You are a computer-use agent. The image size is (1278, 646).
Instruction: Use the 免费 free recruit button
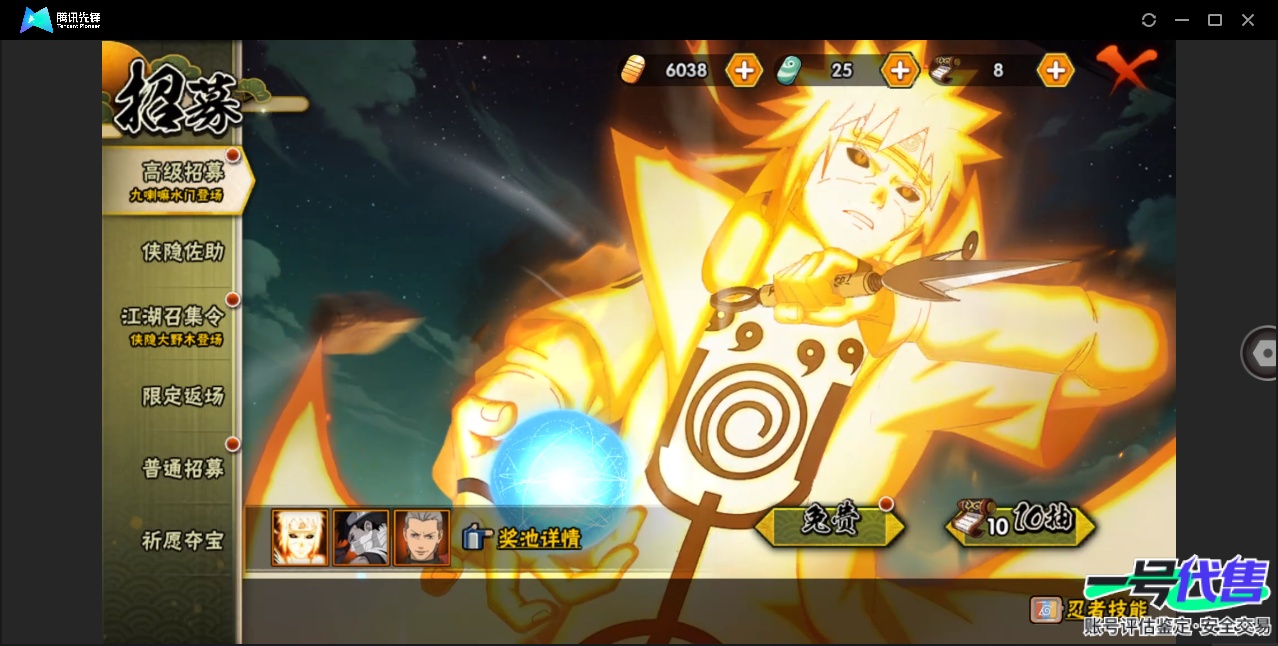click(830, 523)
